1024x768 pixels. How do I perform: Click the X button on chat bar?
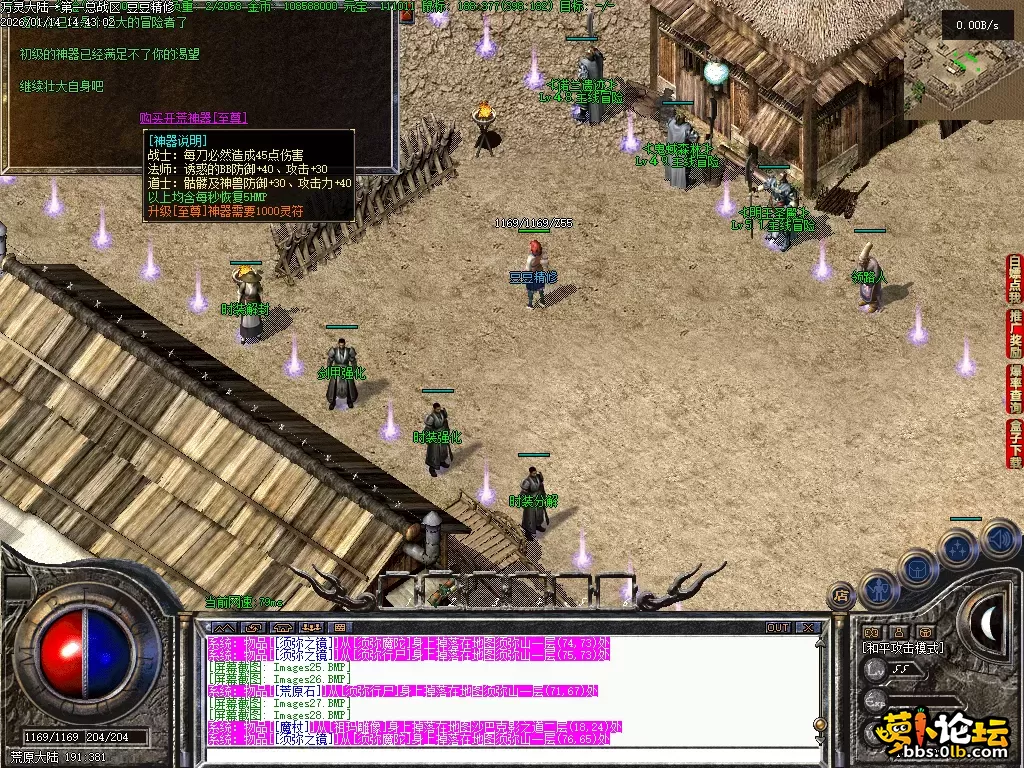tap(808, 628)
